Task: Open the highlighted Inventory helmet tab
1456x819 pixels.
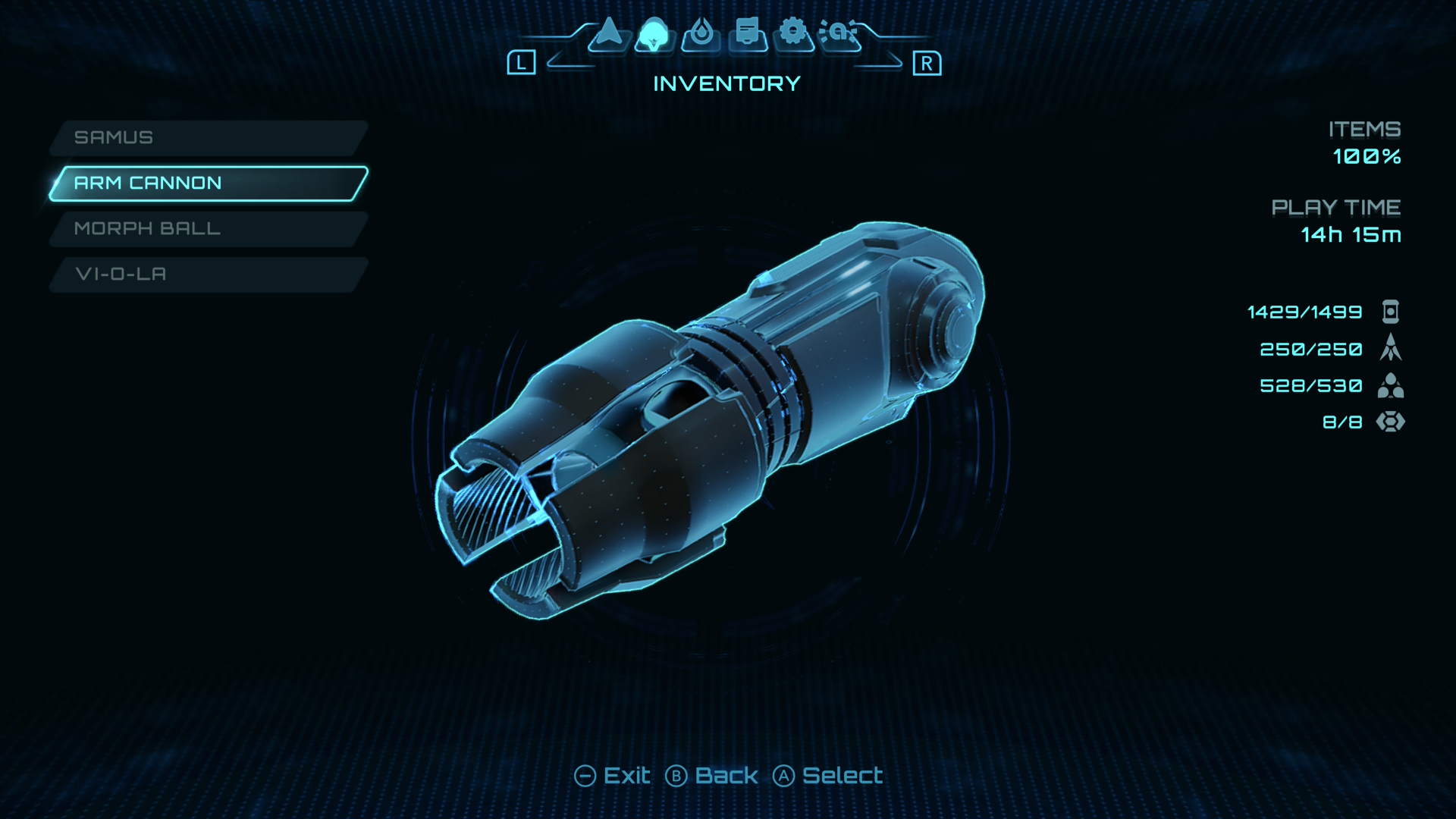Action: (654, 34)
